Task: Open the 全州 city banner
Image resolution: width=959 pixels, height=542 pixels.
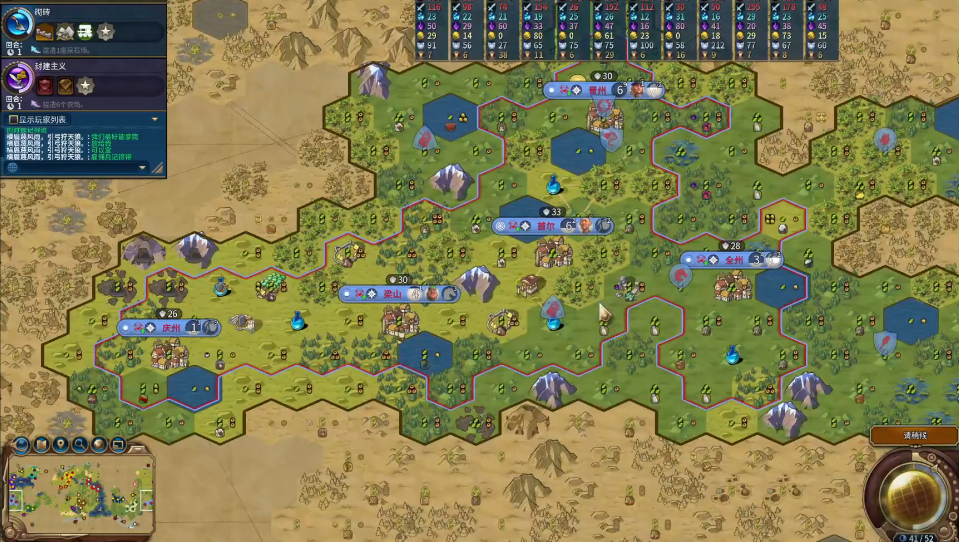Action: [x=734, y=260]
